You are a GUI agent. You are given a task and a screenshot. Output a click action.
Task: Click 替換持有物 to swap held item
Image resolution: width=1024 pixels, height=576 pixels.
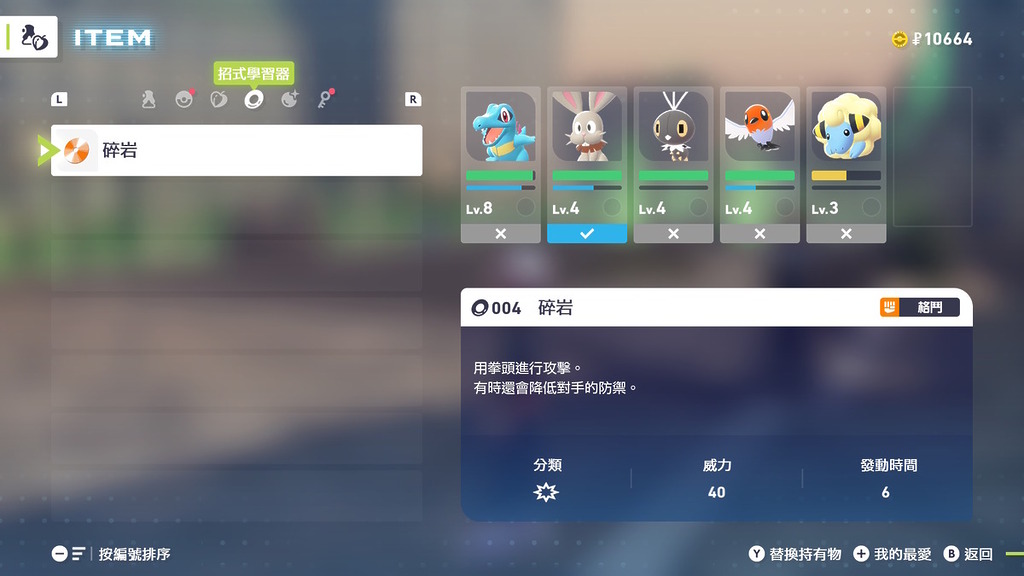[796, 554]
